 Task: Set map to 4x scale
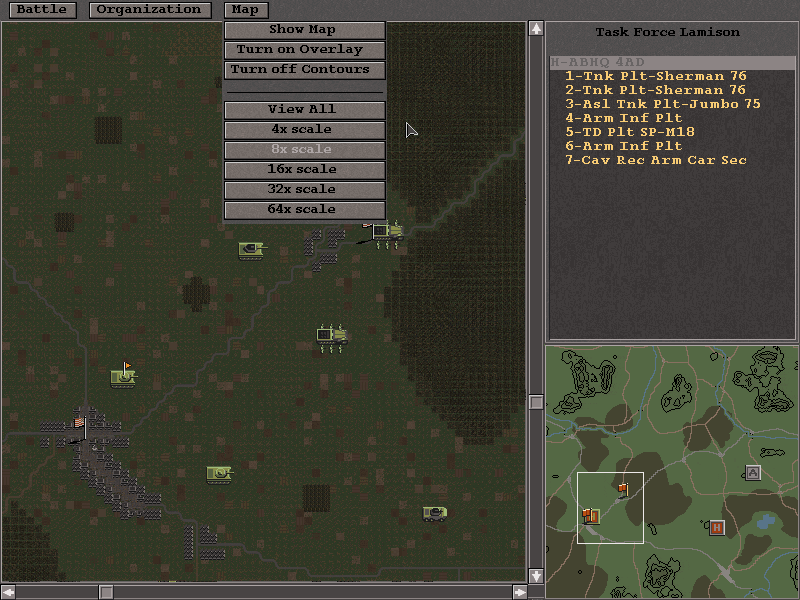coord(304,130)
